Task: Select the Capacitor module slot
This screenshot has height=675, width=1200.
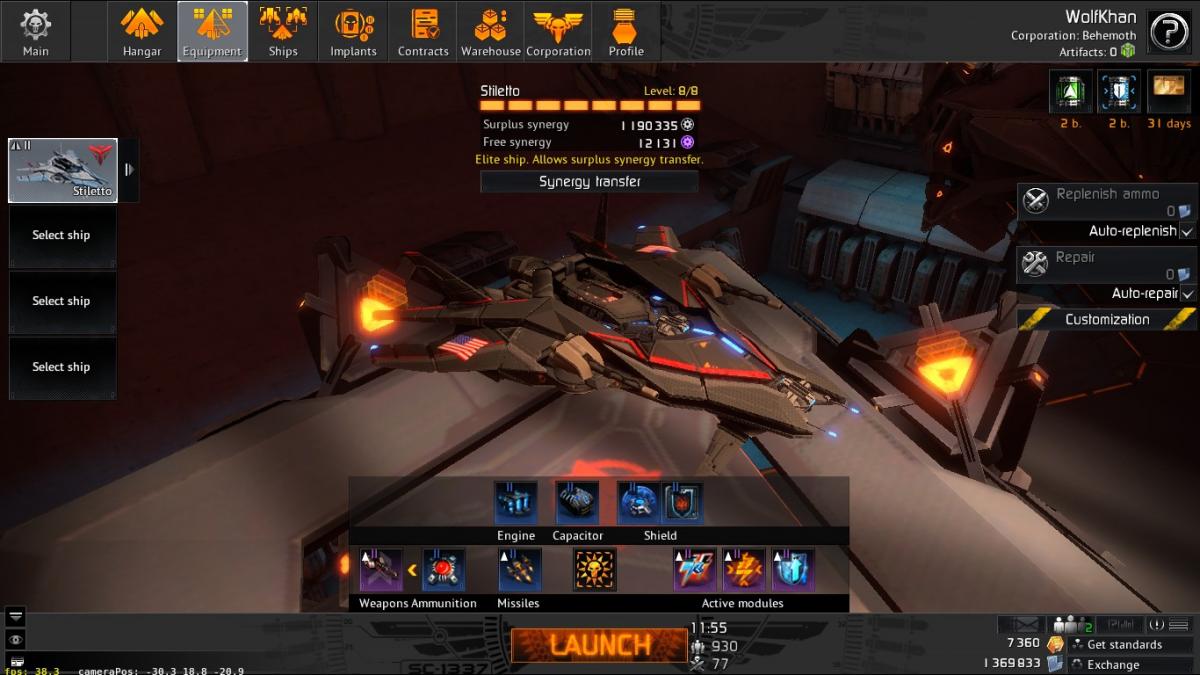Action: 577,503
